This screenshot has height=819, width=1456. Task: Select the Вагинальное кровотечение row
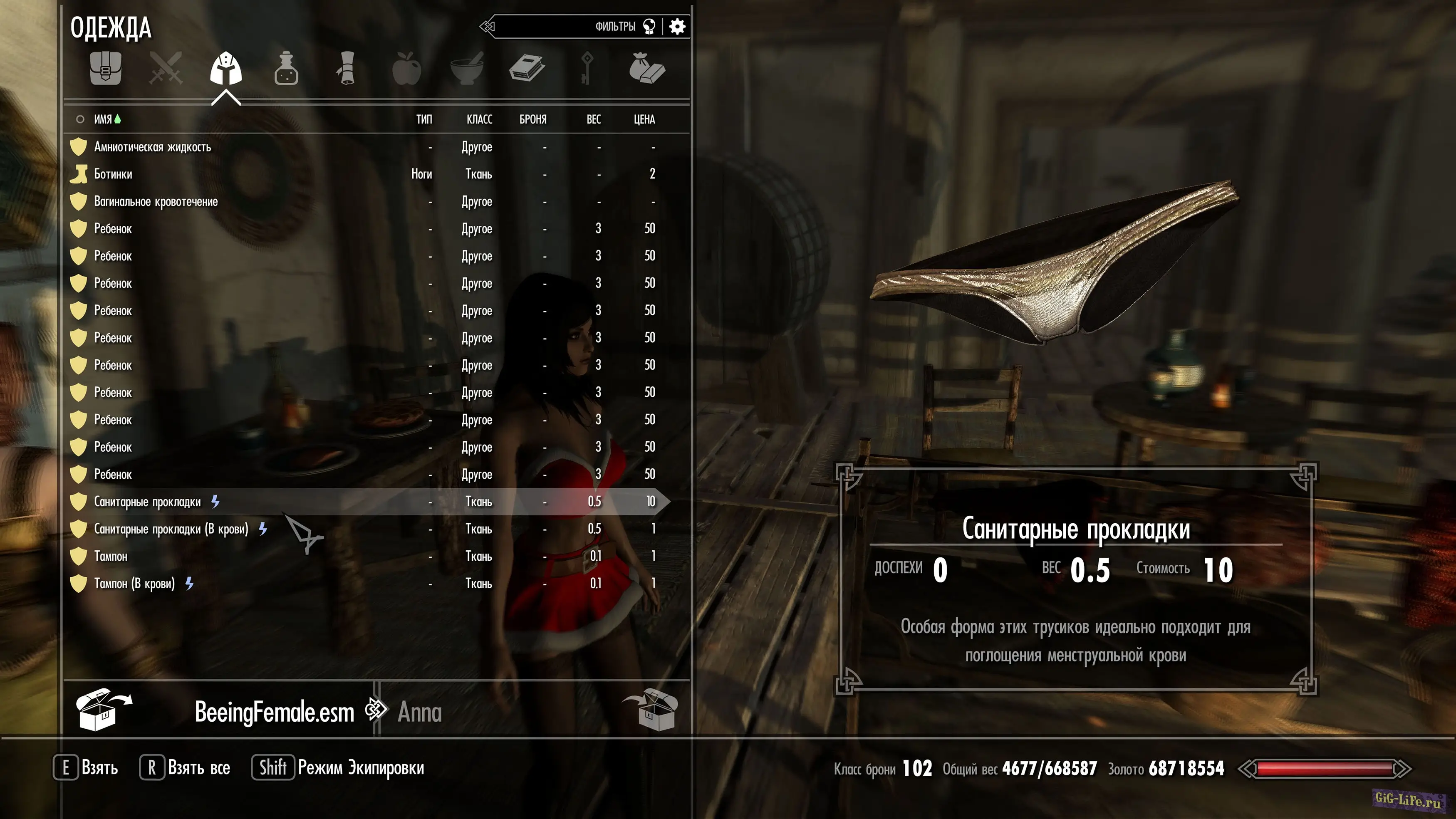[x=156, y=202]
